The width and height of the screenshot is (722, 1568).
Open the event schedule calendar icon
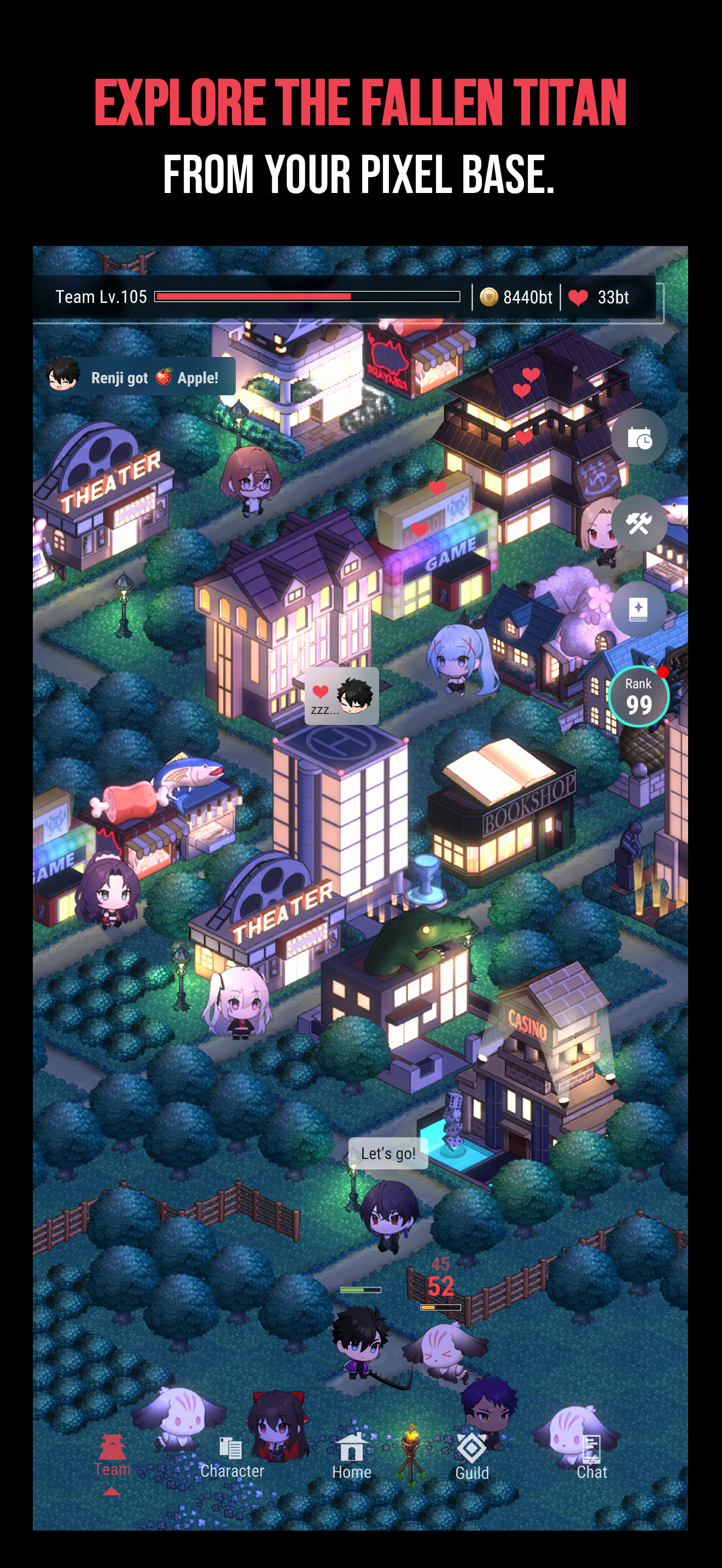(x=639, y=437)
